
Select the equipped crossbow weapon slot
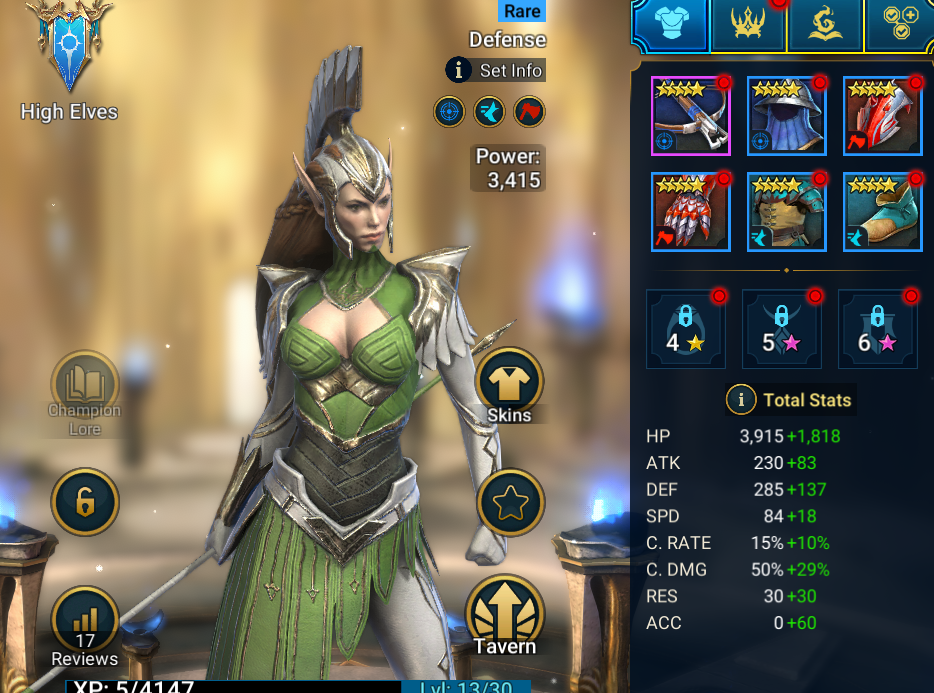point(690,116)
